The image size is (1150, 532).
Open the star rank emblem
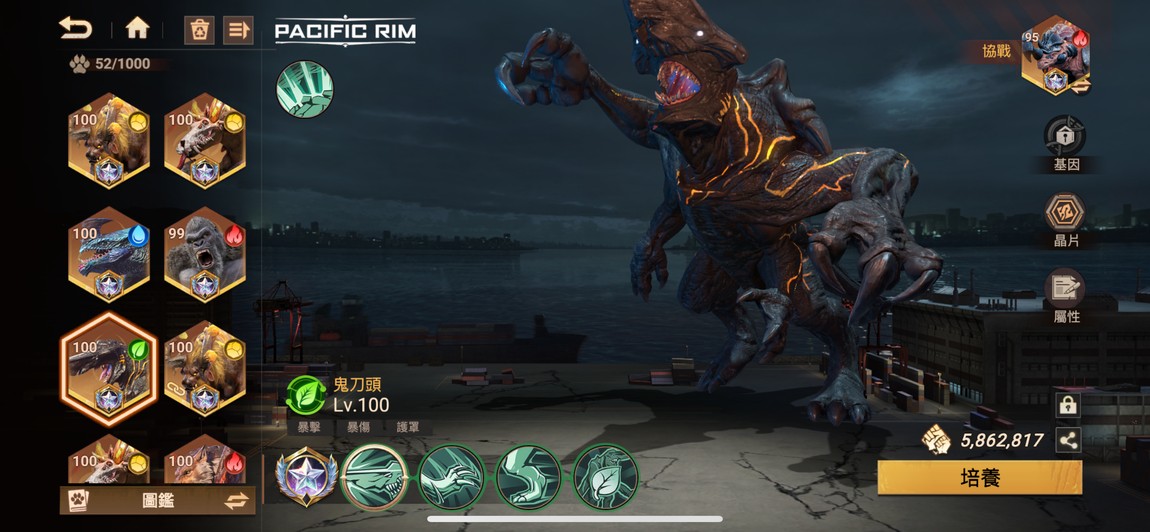pos(304,477)
